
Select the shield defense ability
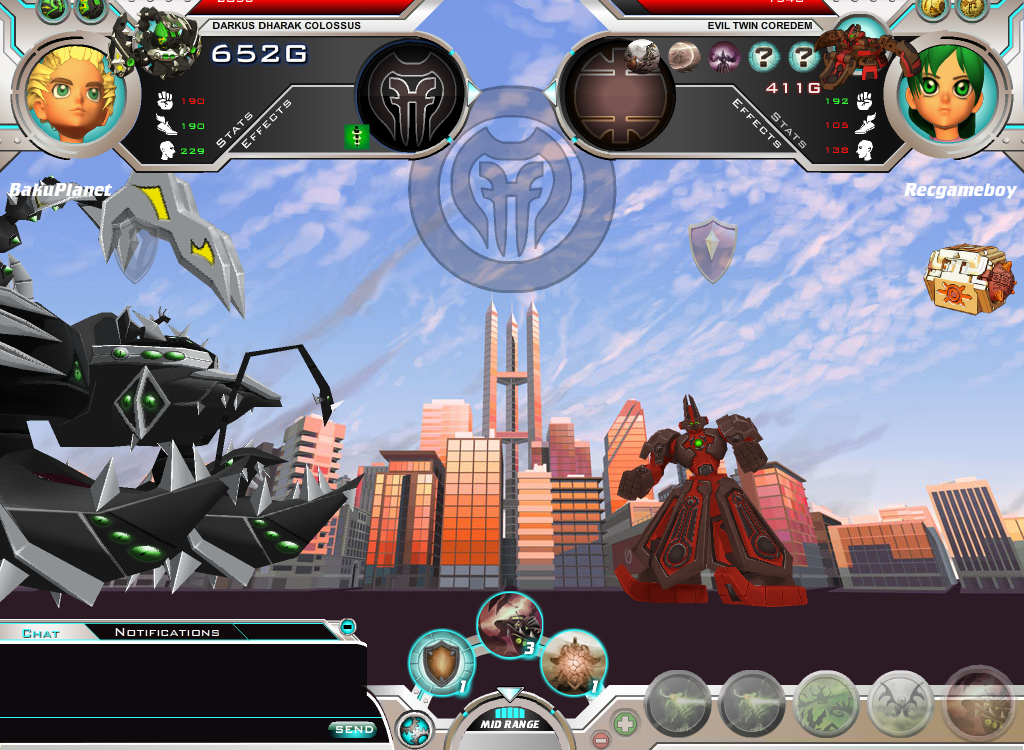tap(440, 662)
